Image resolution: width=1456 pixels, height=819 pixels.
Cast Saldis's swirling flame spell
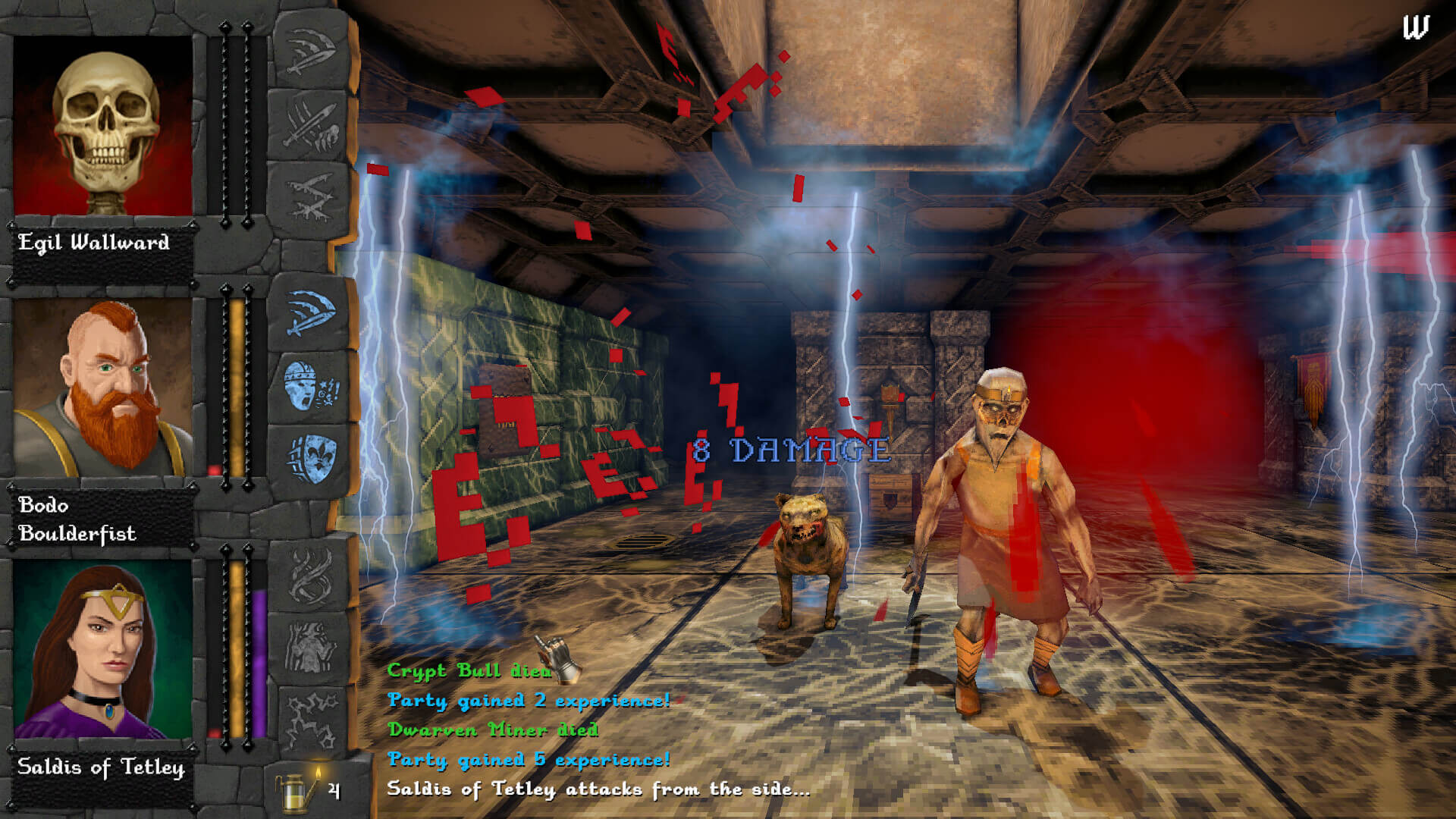tap(310, 576)
